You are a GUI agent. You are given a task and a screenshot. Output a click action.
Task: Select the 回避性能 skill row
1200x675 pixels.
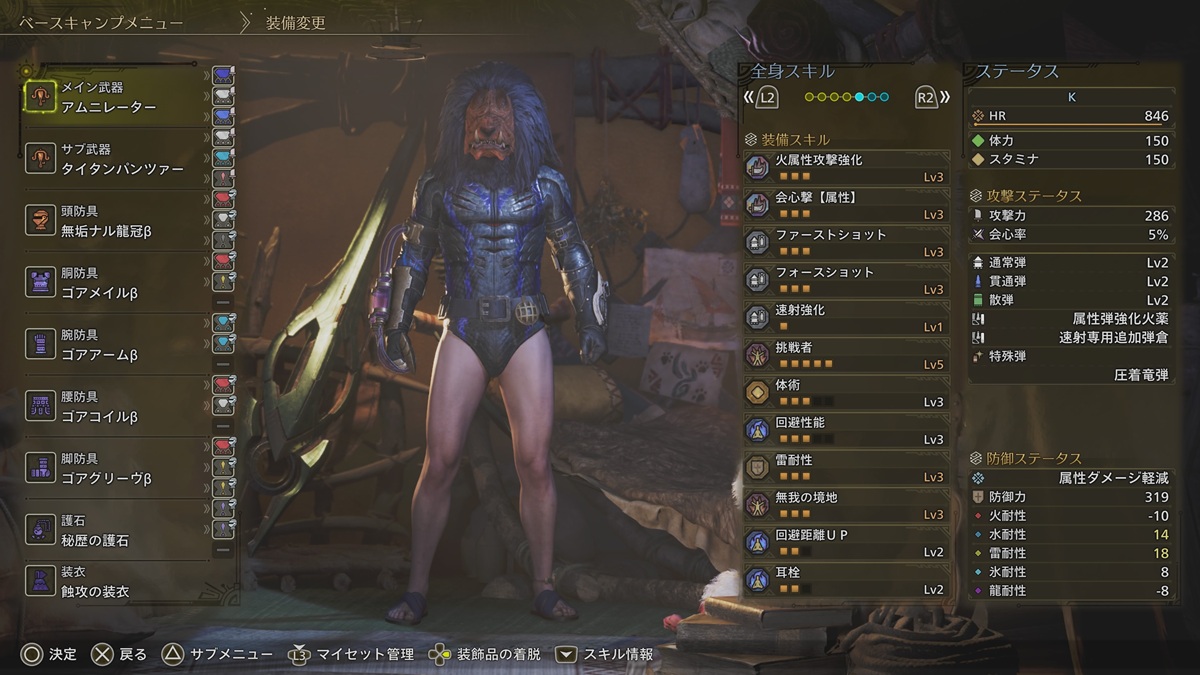pos(847,430)
